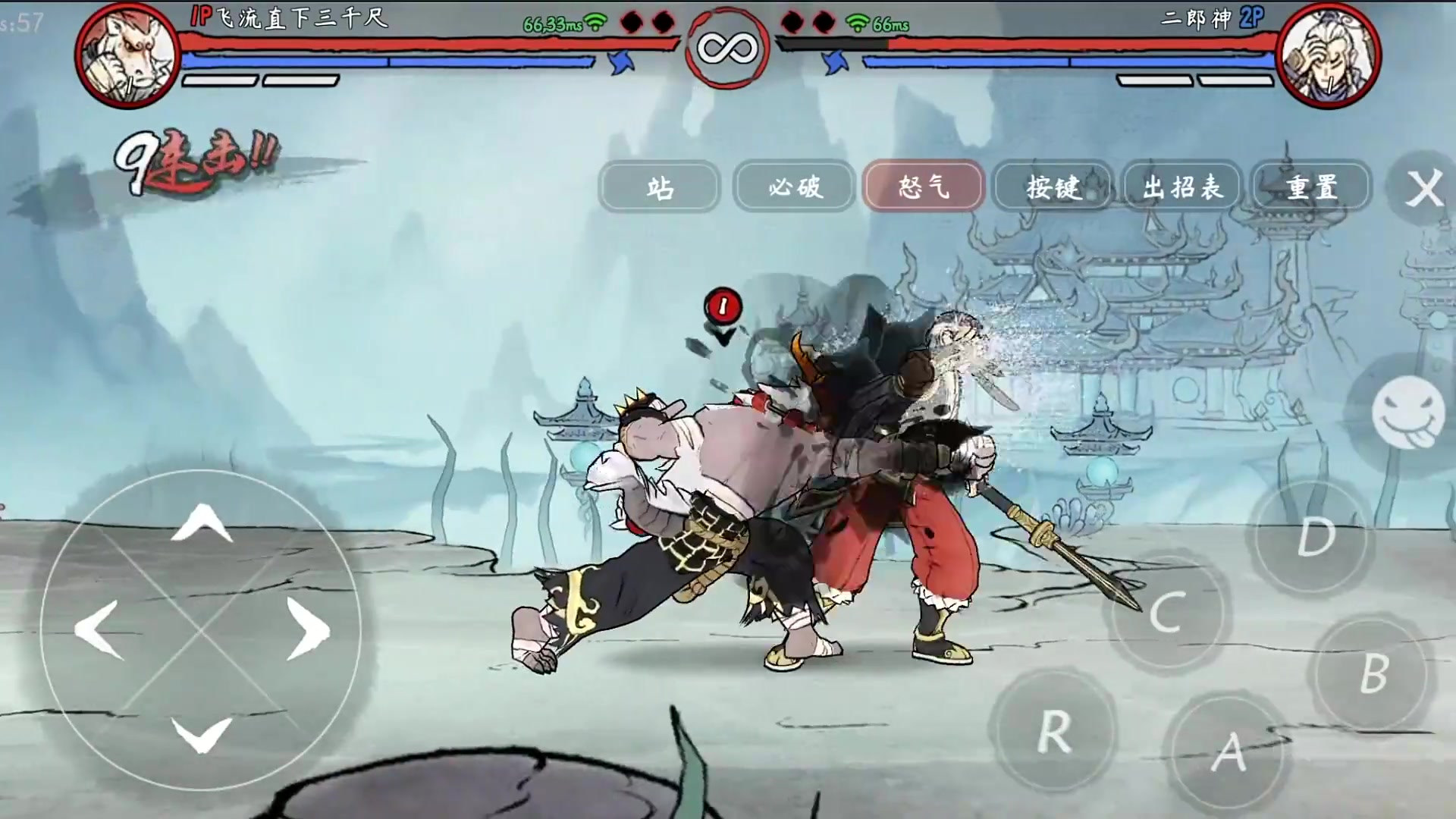Tap the right arrow on the d-pad
1456x819 pixels.
point(308,629)
